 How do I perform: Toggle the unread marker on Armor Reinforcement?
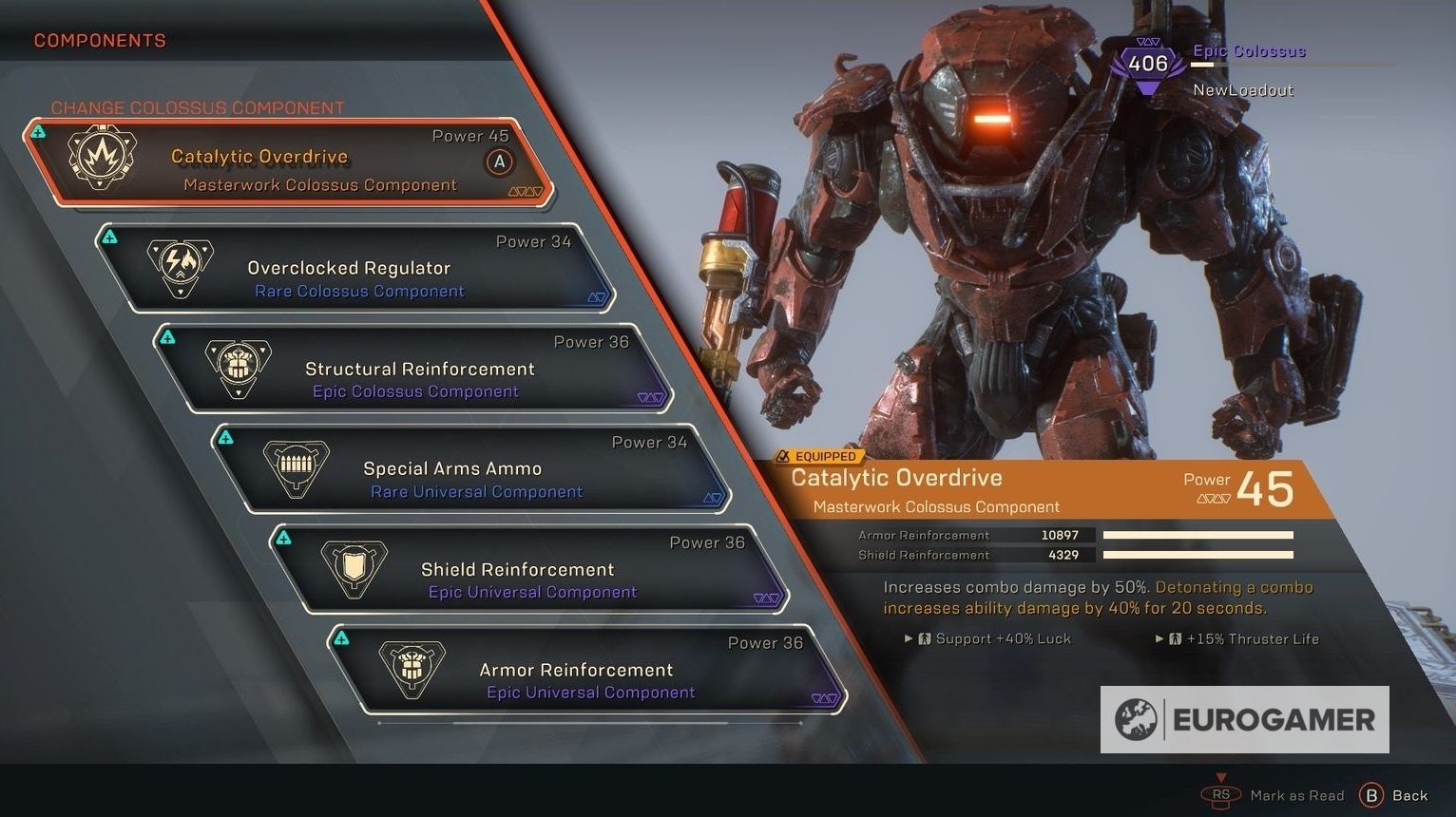(342, 637)
